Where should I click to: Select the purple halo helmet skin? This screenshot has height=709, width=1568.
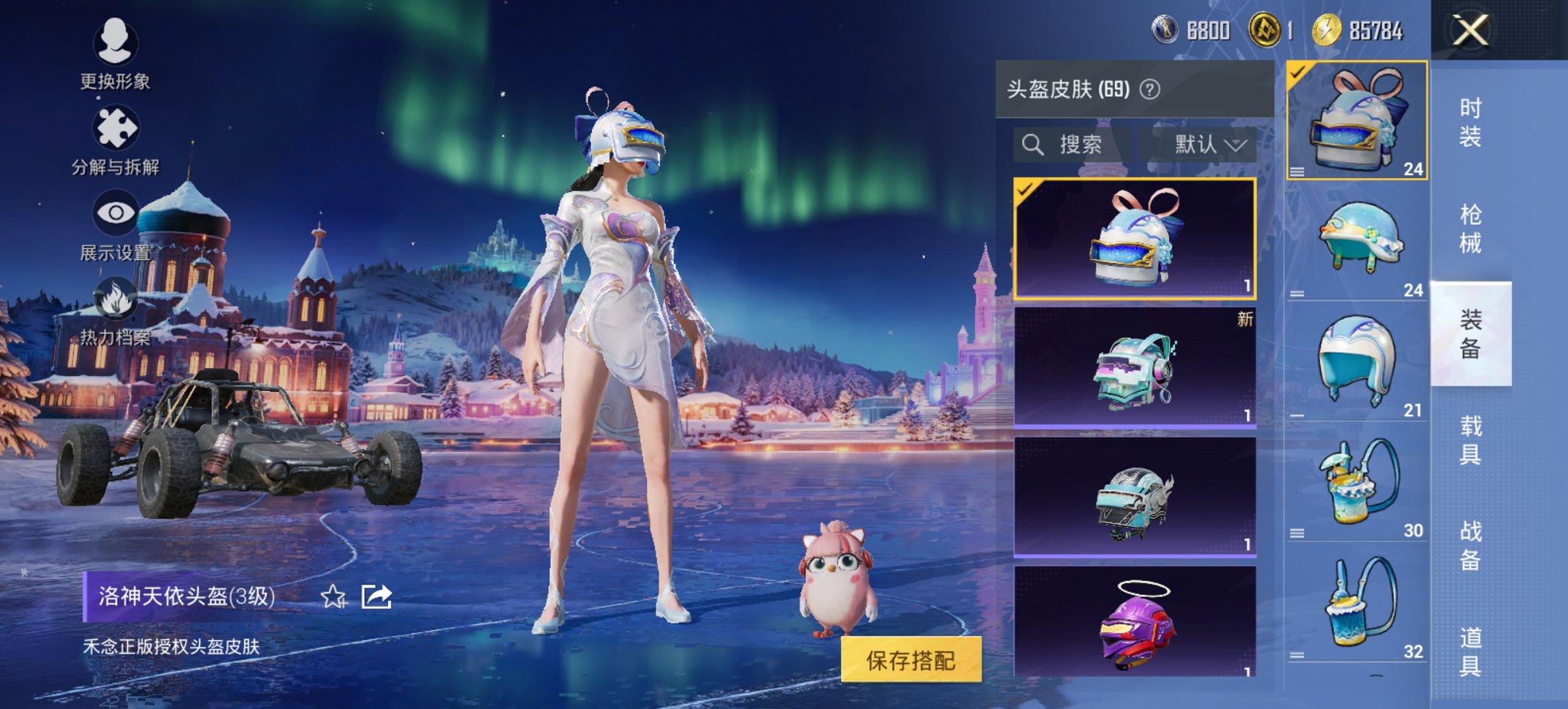point(1134,622)
